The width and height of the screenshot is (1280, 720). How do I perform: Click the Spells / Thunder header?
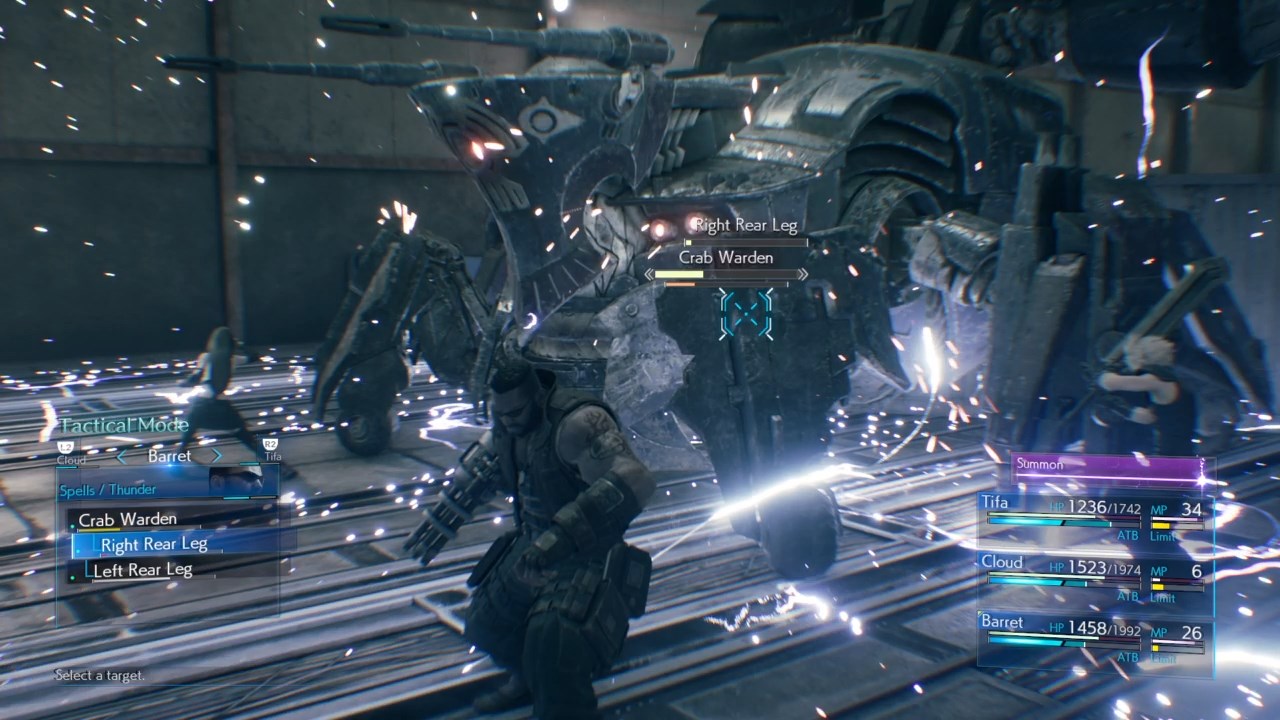[x=107, y=490]
